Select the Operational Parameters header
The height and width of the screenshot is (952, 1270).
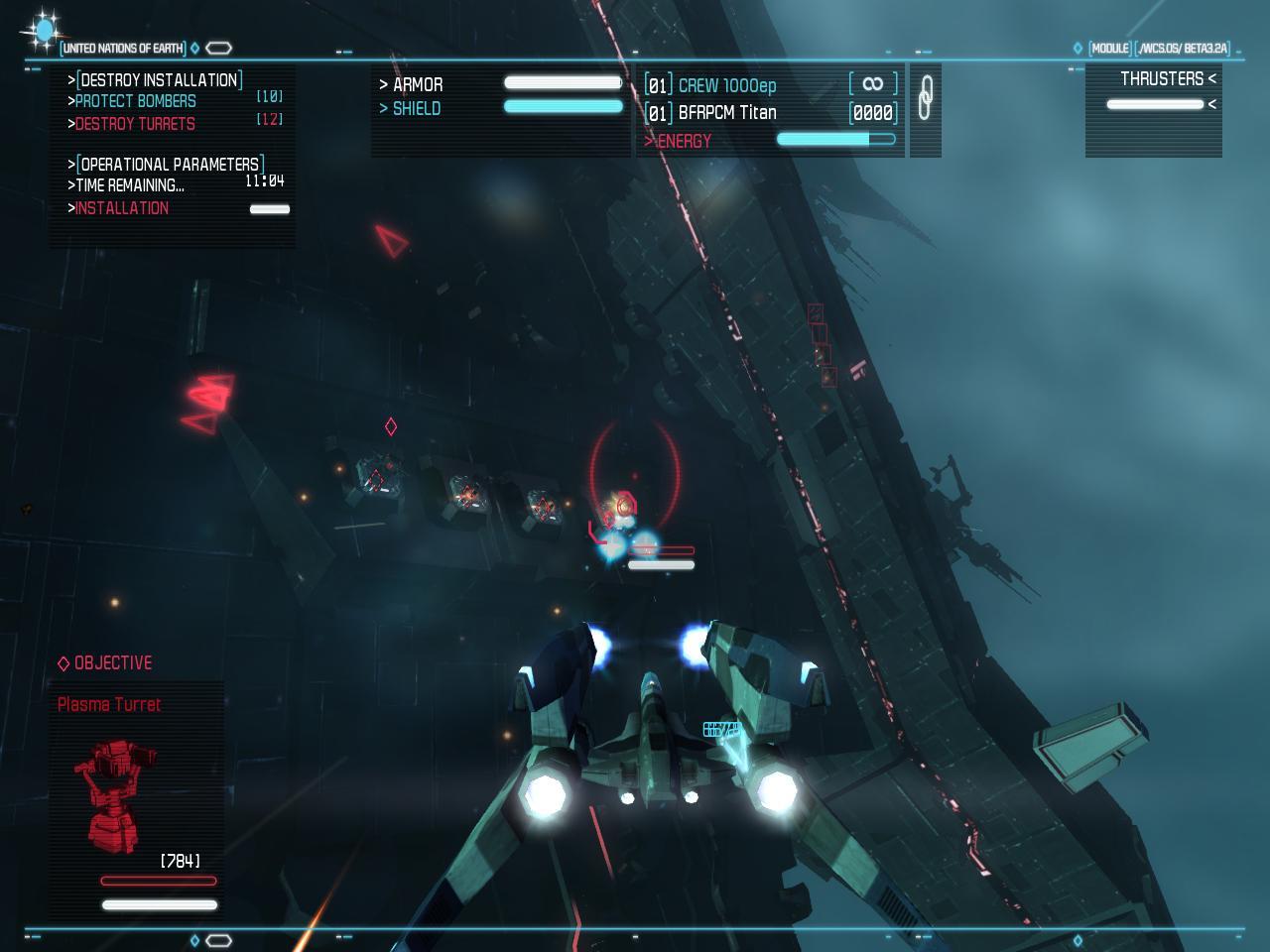click(x=169, y=164)
